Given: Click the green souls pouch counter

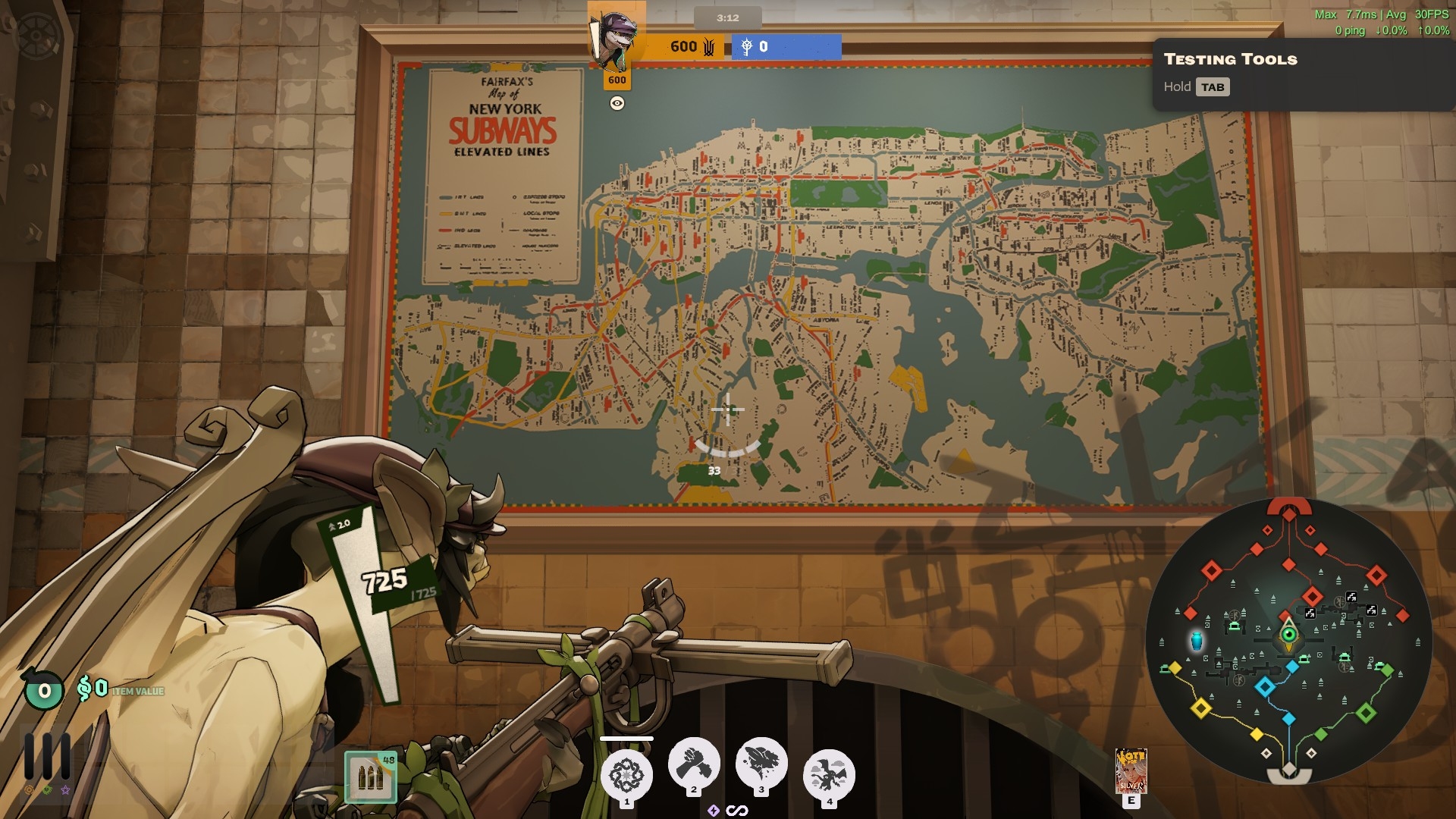Looking at the screenshot, I should click(44, 690).
